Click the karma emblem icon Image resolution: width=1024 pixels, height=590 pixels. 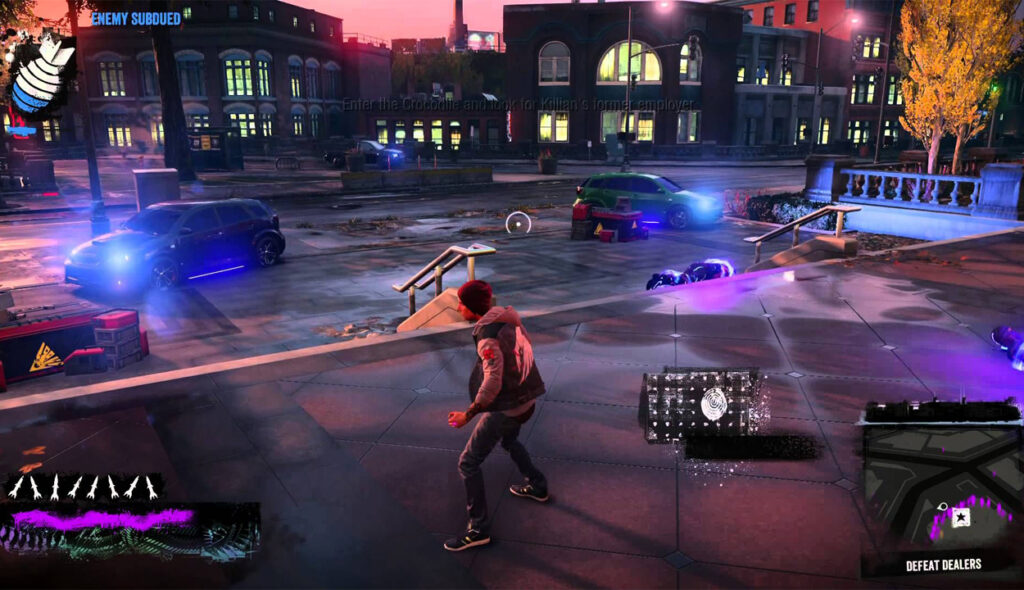click(x=43, y=73)
